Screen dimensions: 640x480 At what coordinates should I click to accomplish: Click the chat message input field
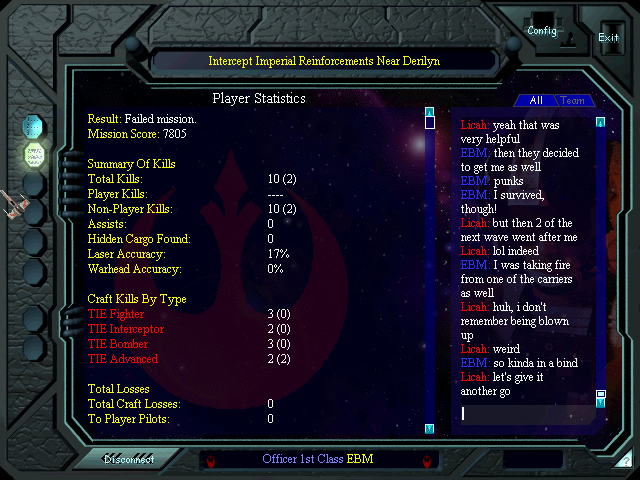click(525, 413)
